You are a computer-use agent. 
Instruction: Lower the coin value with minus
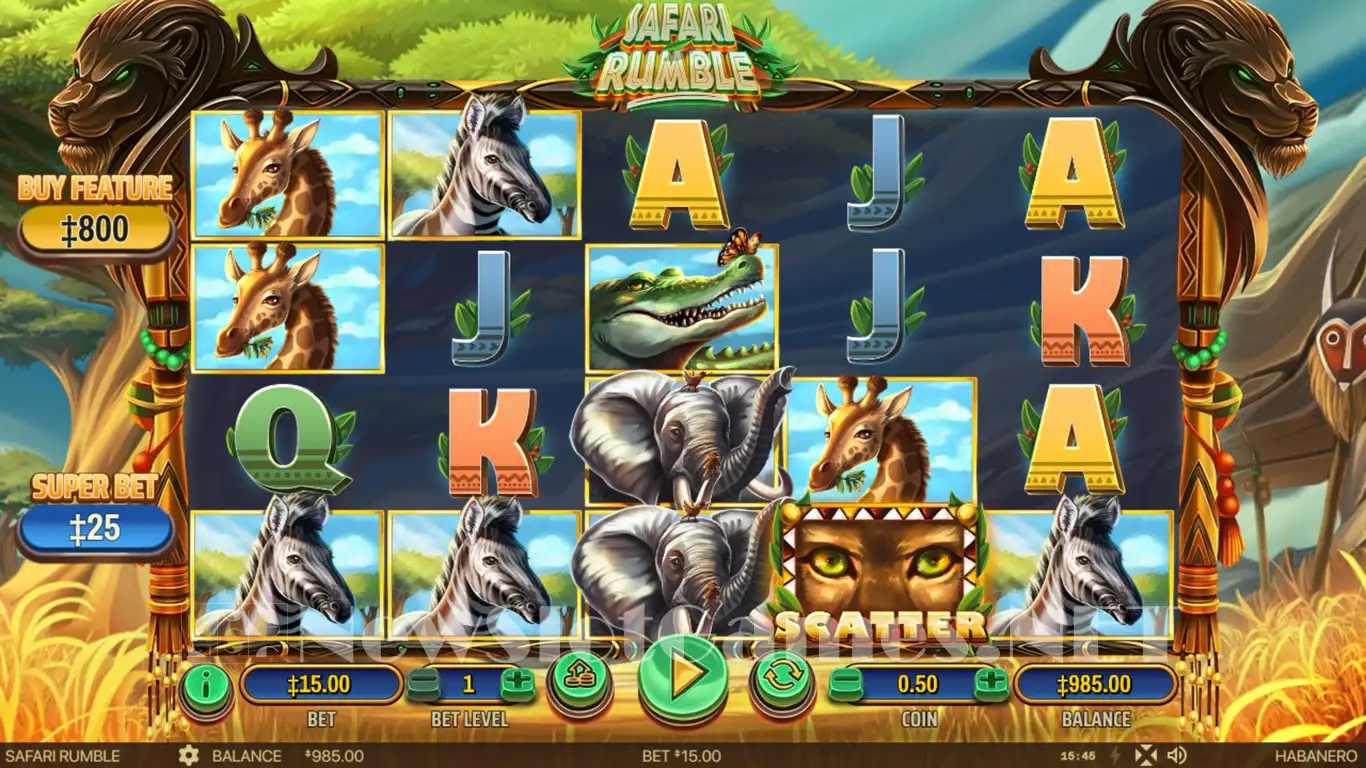846,685
